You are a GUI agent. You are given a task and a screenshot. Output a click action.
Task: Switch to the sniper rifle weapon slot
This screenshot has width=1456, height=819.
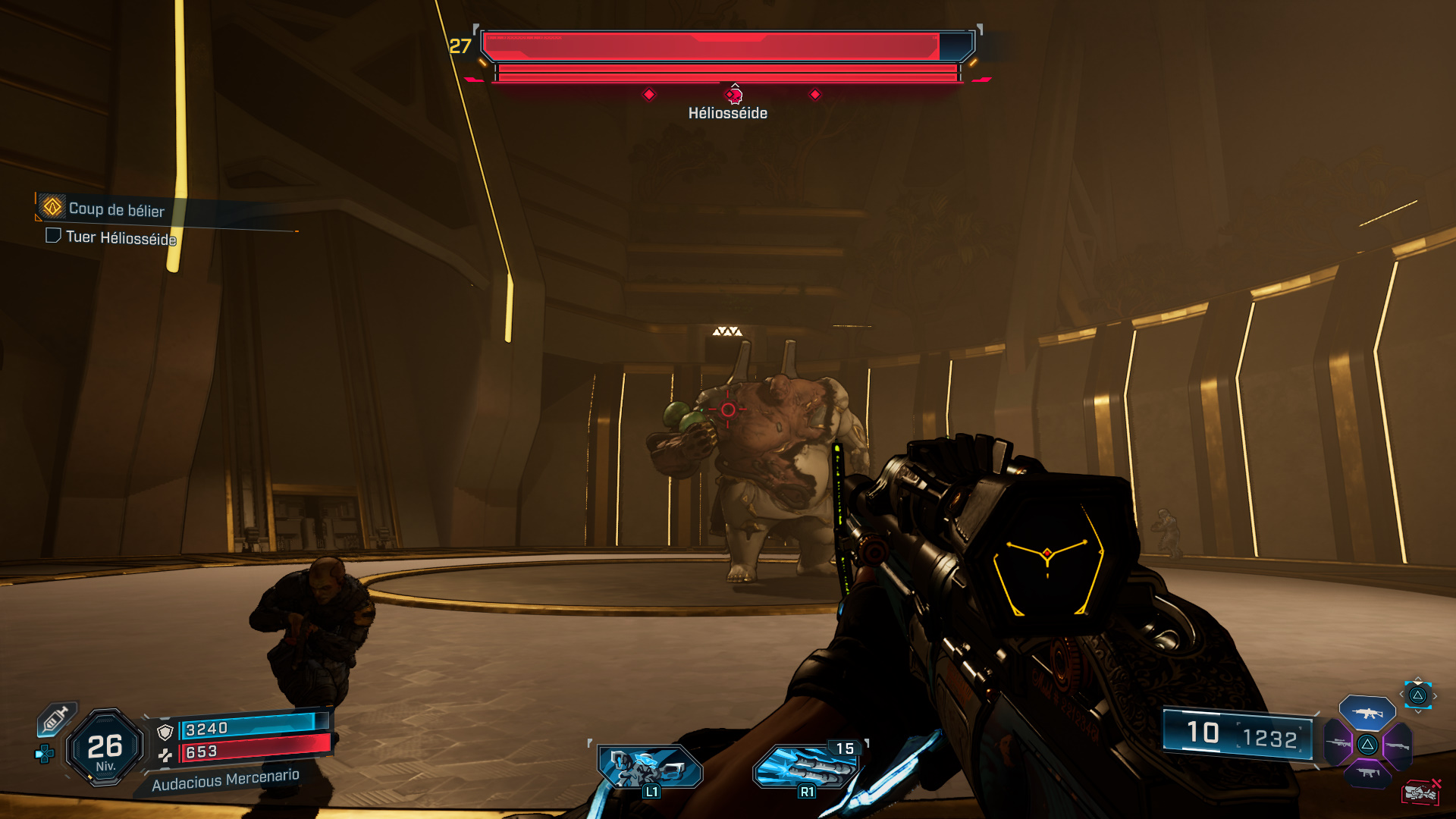click(1338, 743)
